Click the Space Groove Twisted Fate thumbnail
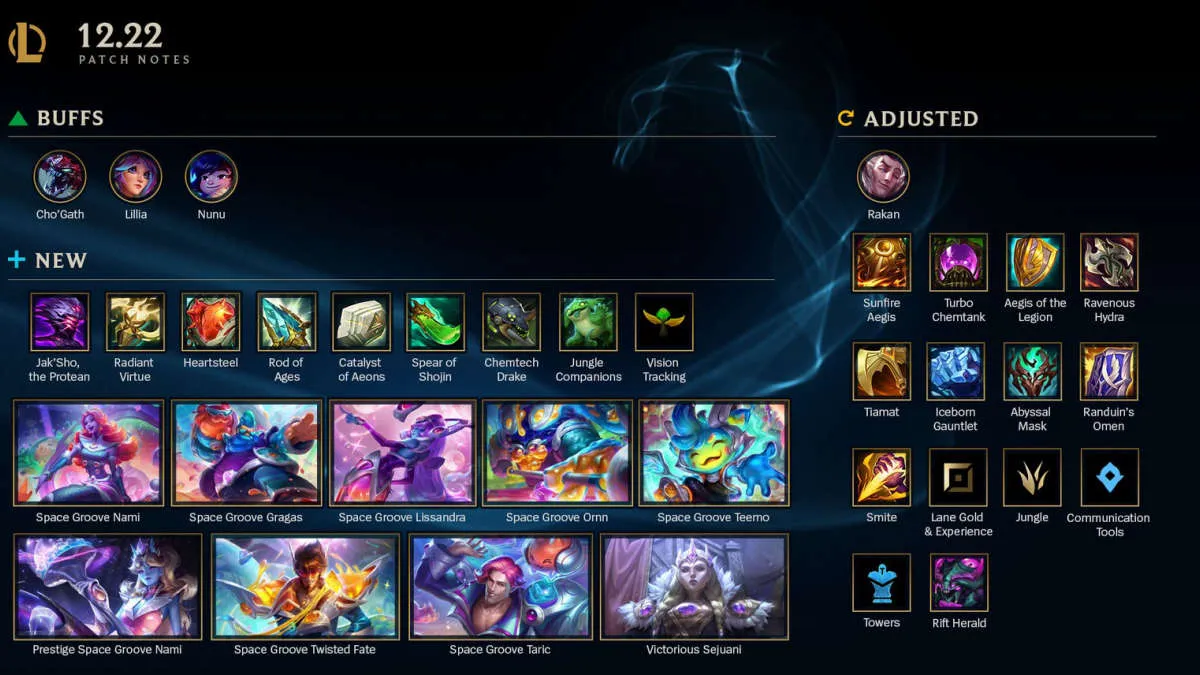Screen dimensions: 1200x675 tap(306, 586)
